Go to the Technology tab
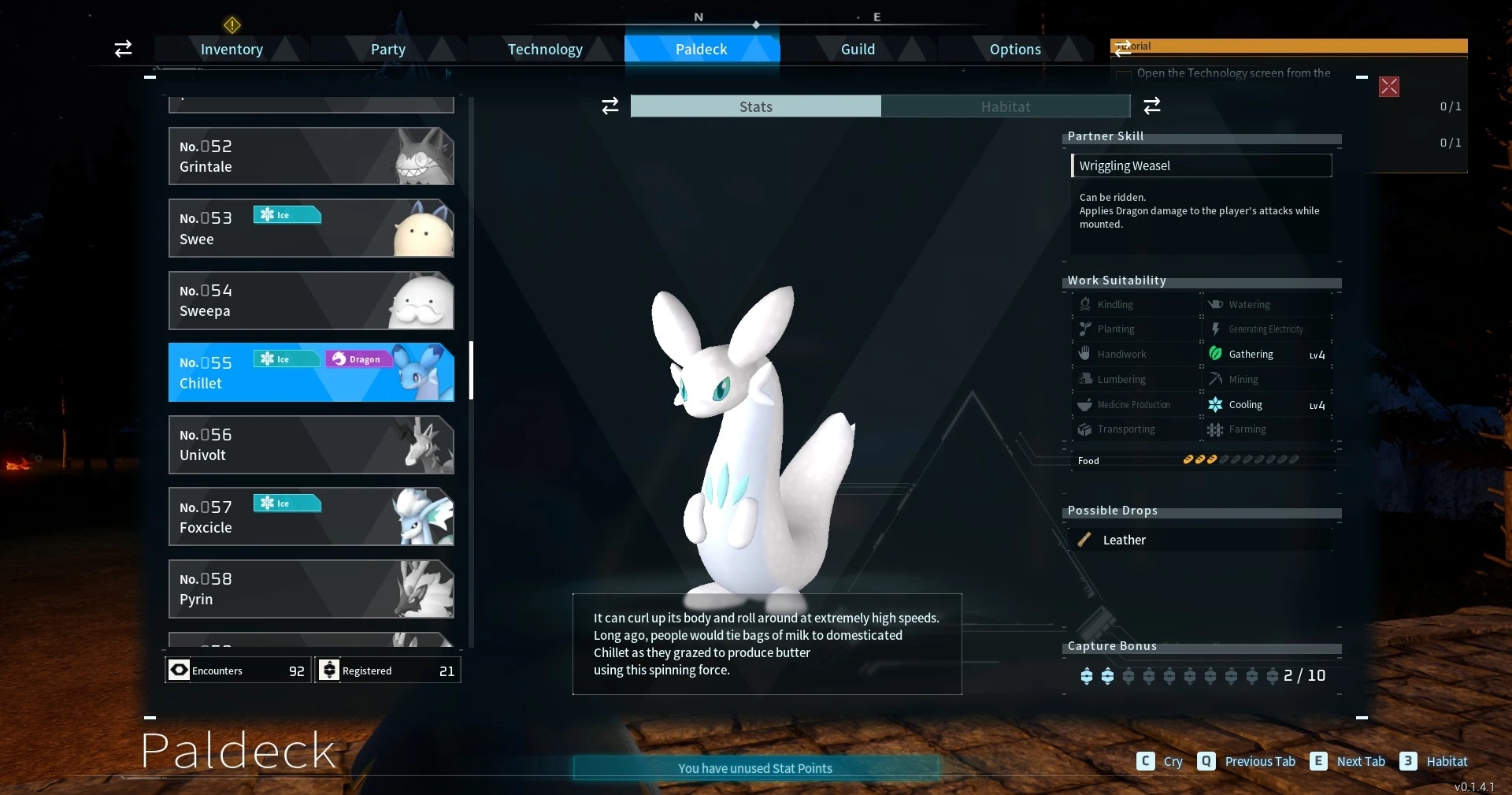The height and width of the screenshot is (795, 1512). click(x=545, y=49)
